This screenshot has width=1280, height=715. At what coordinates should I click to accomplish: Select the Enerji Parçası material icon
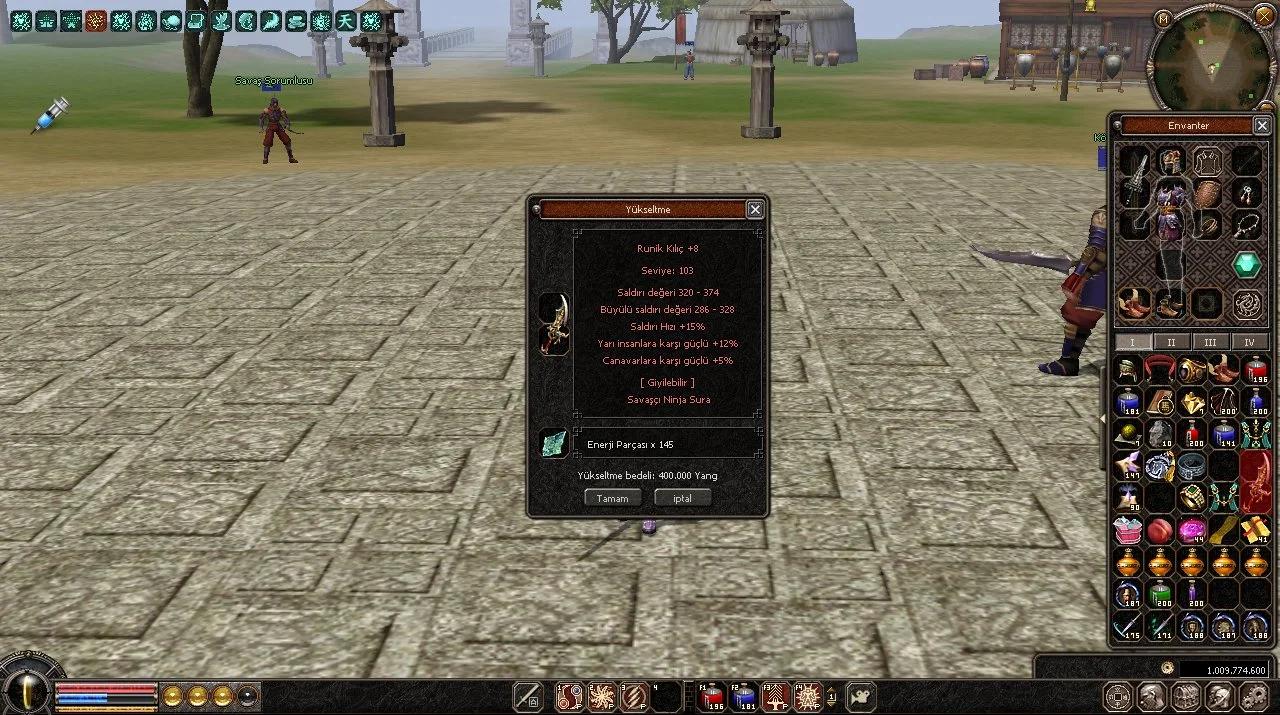tap(553, 443)
